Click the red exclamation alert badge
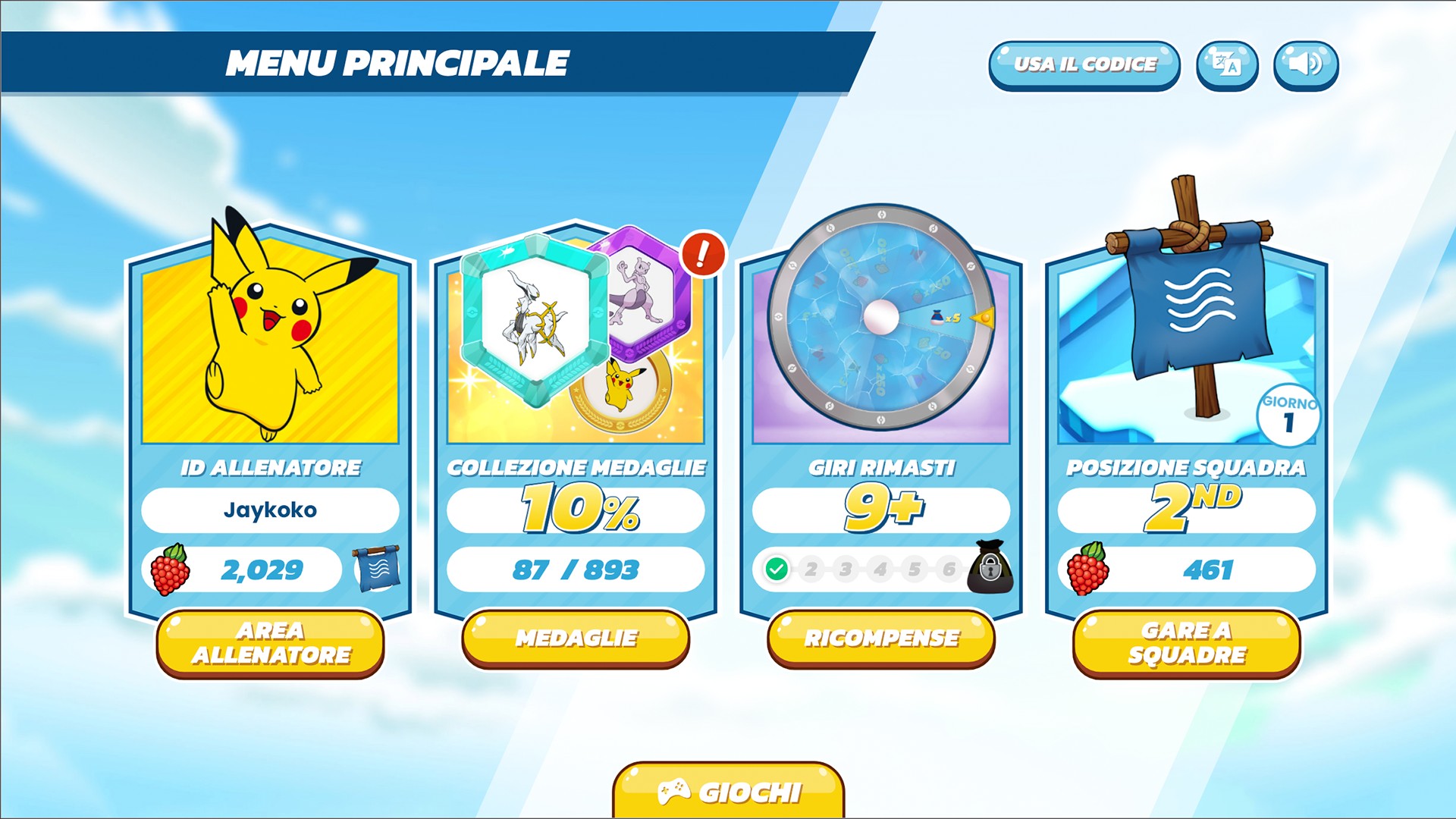1456x819 pixels. 703,254
